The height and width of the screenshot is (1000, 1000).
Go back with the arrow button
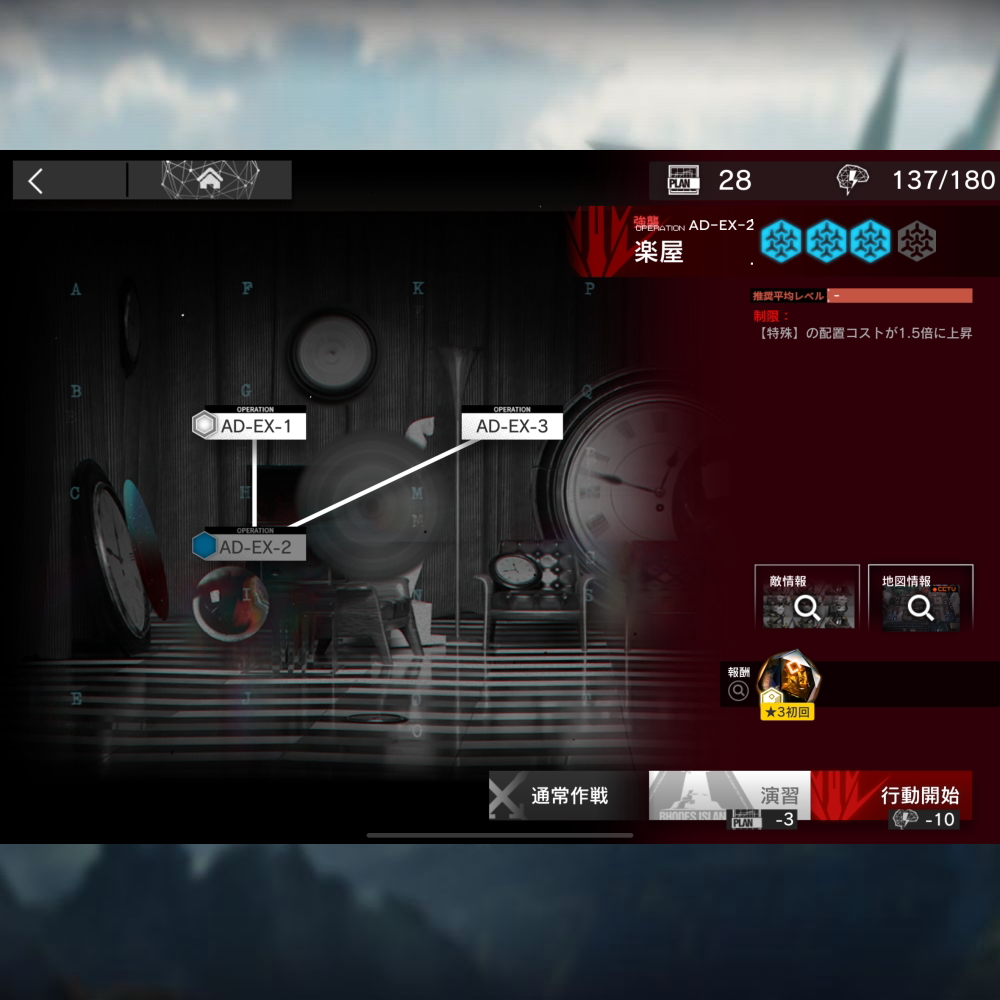[x=36, y=181]
